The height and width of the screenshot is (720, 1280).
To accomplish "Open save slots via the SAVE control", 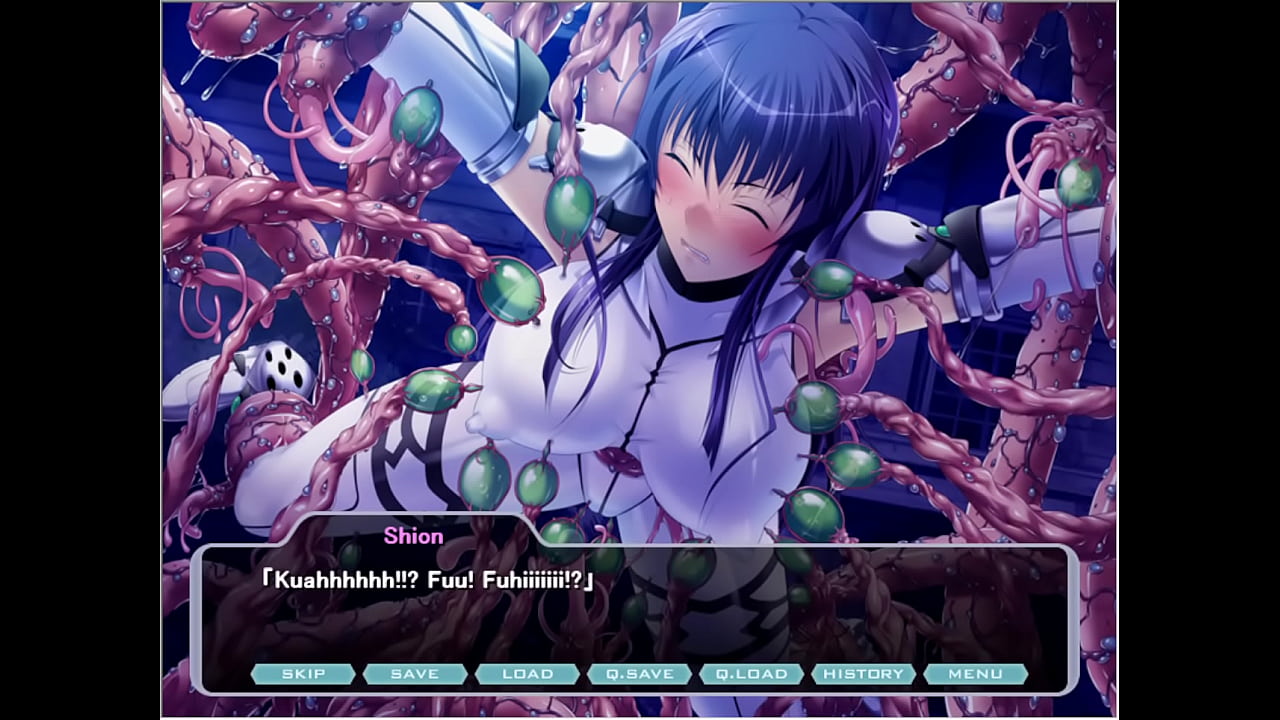I will point(416,674).
